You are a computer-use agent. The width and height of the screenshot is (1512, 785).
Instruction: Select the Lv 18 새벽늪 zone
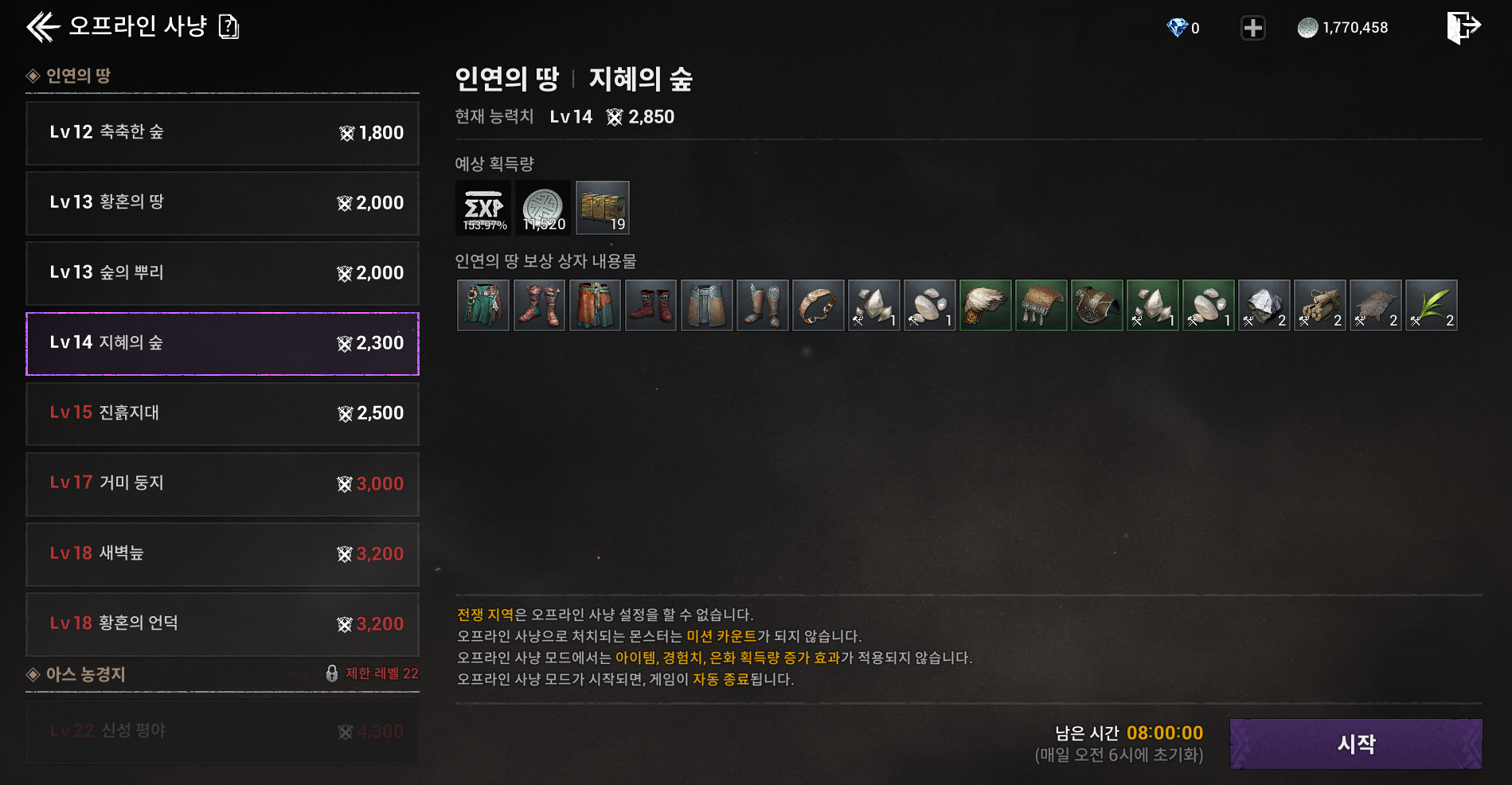[x=223, y=555]
